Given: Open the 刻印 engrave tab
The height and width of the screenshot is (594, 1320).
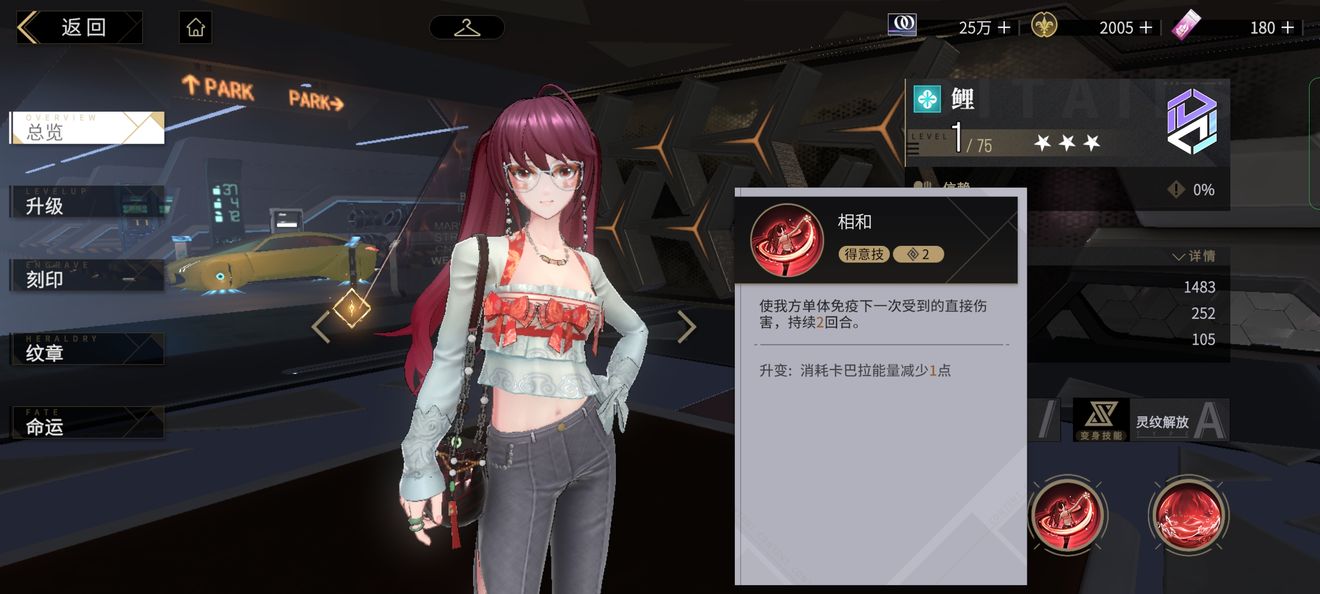Looking at the screenshot, I should click(x=86, y=277).
